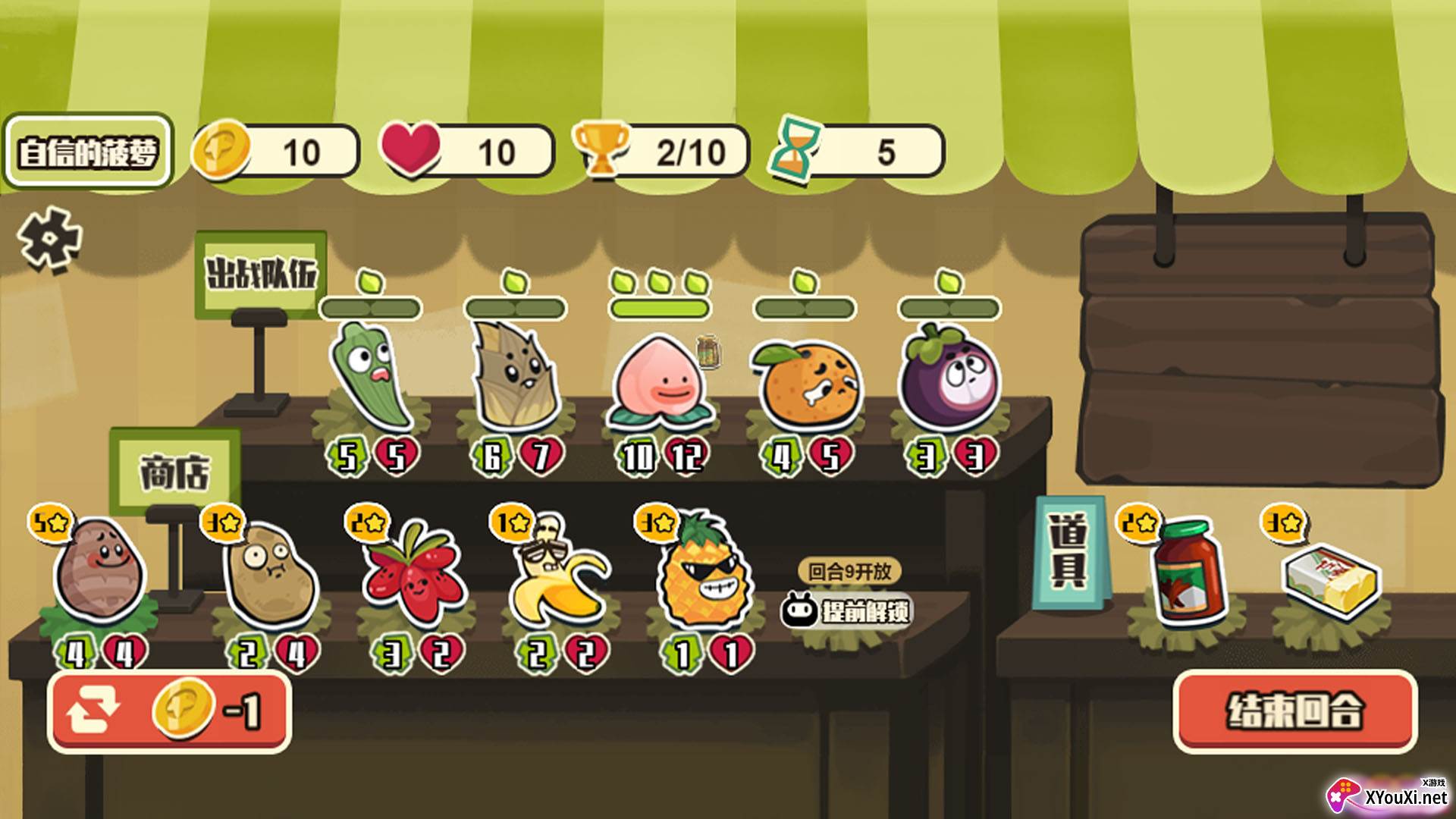Image resolution: width=1456 pixels, height=819 pixels.
Task: Reroll the shop for one coin
Action: [x=169, y=711]
